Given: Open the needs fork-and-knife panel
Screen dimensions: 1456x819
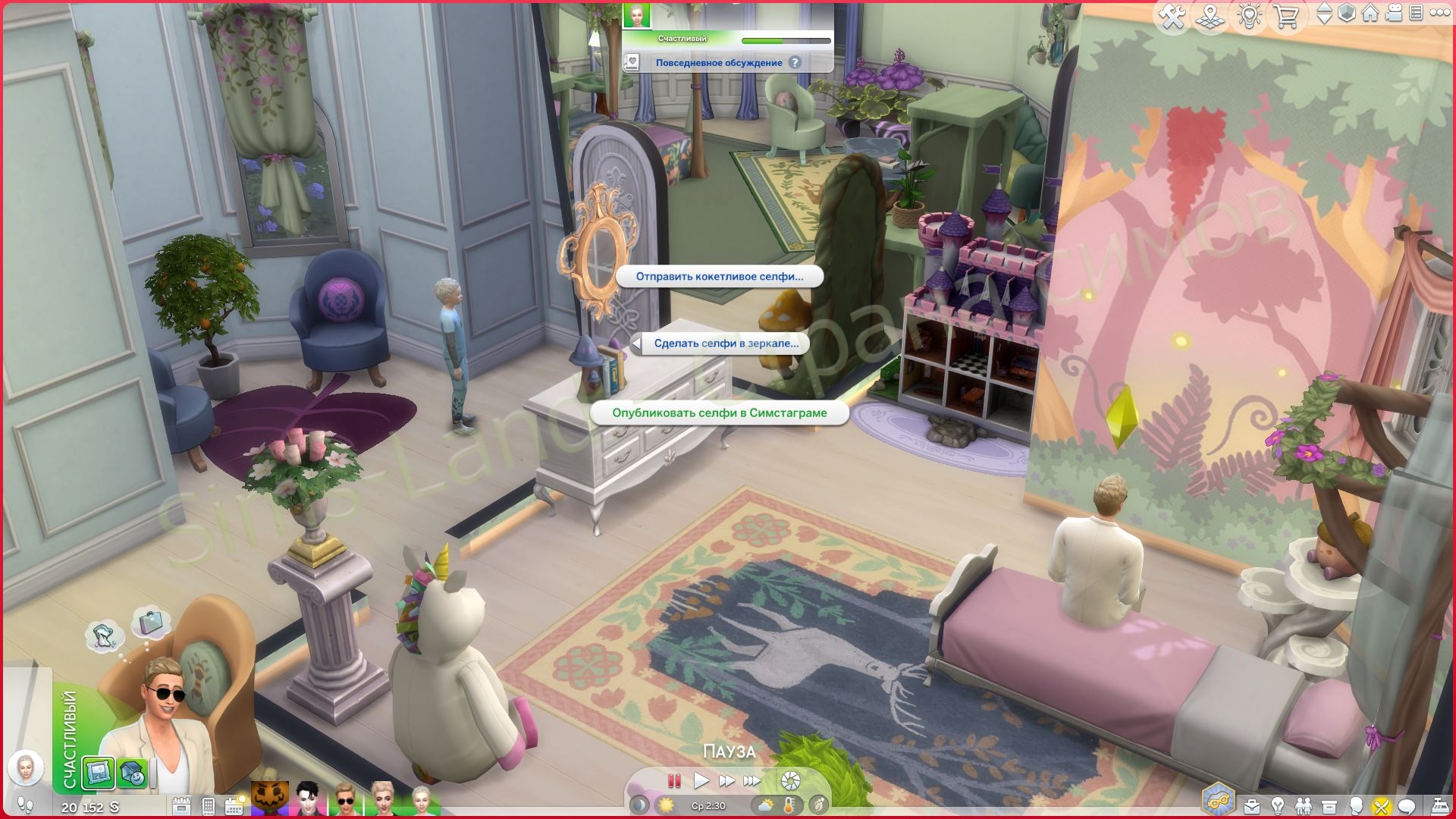Looking at the screenshot, I should [x=1381, y=806].
